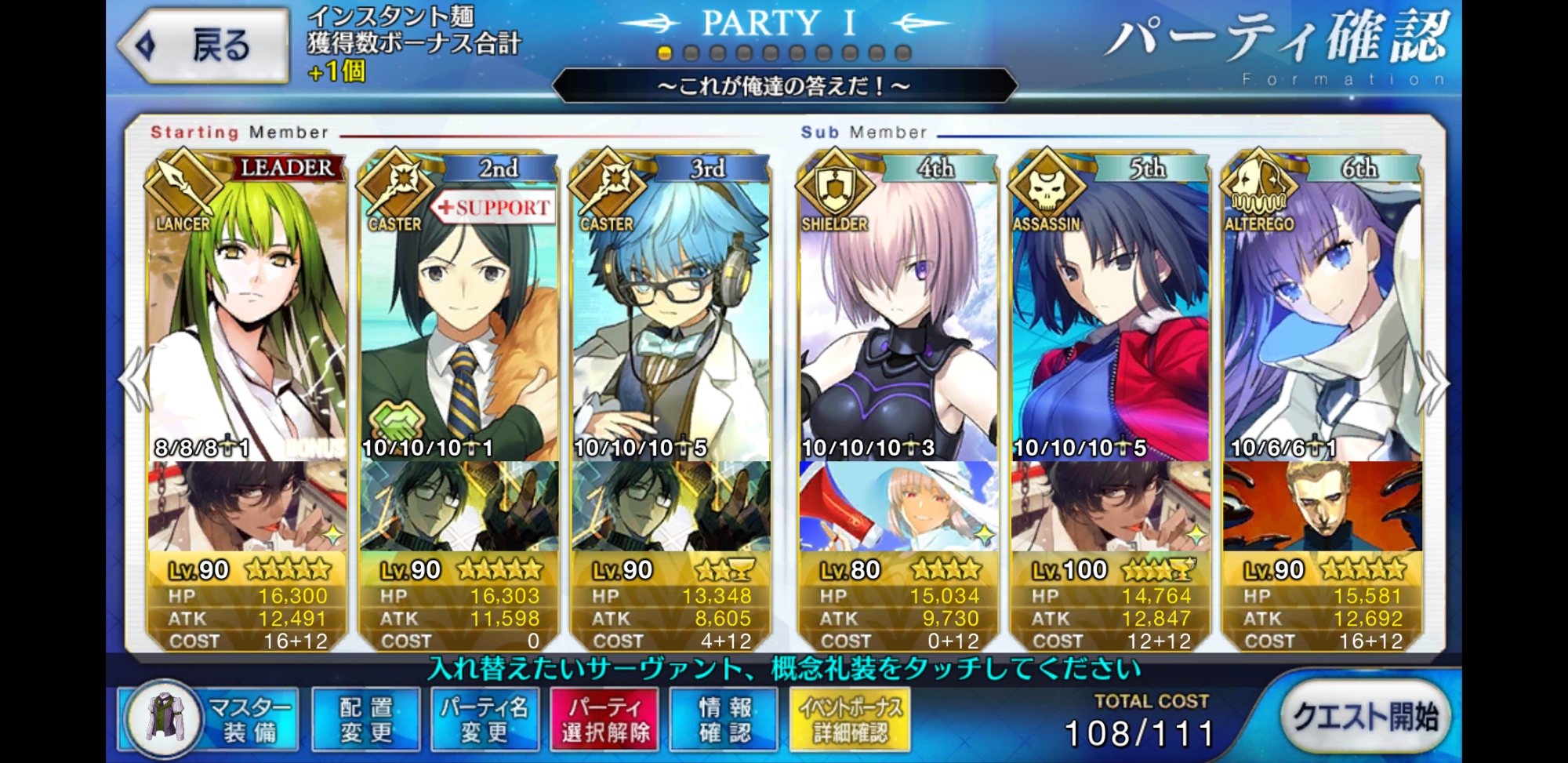Rename party with パーティ名変更
This screenshot has width=1568, height=763.
(484, 719)
